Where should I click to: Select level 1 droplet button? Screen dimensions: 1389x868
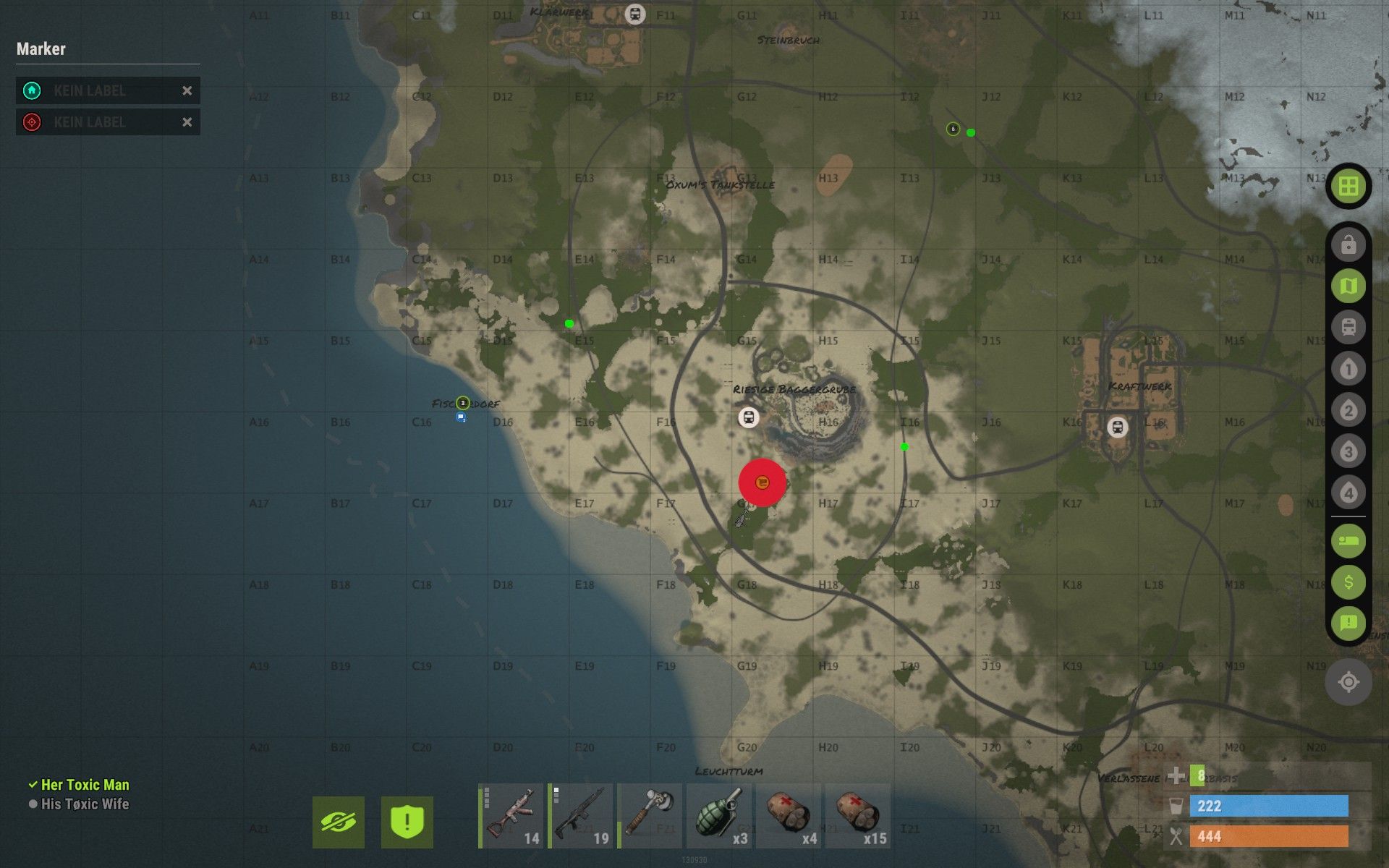tap(1348, 369)
